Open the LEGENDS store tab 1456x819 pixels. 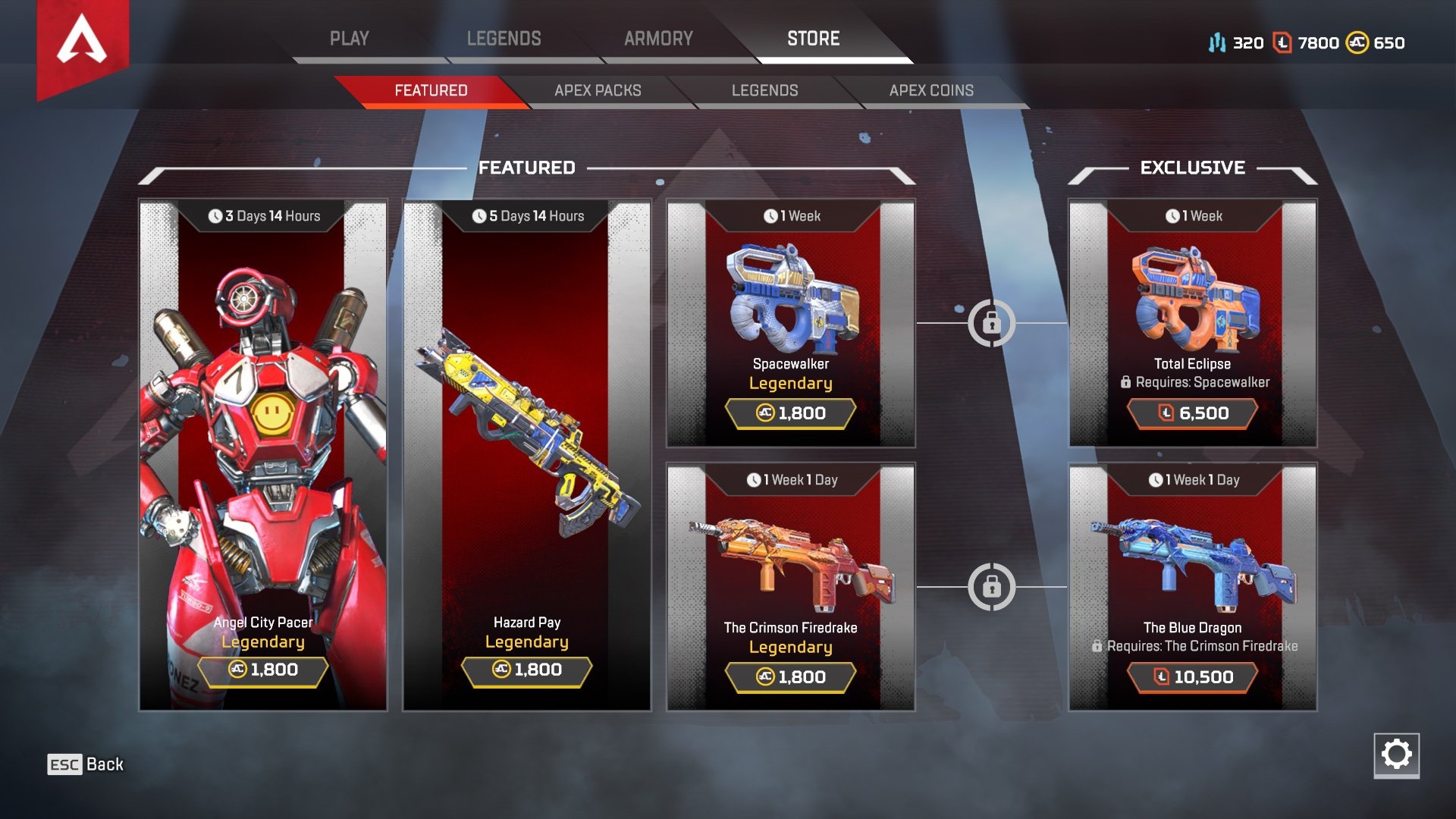pyautogui.click(x=764, y=90)
